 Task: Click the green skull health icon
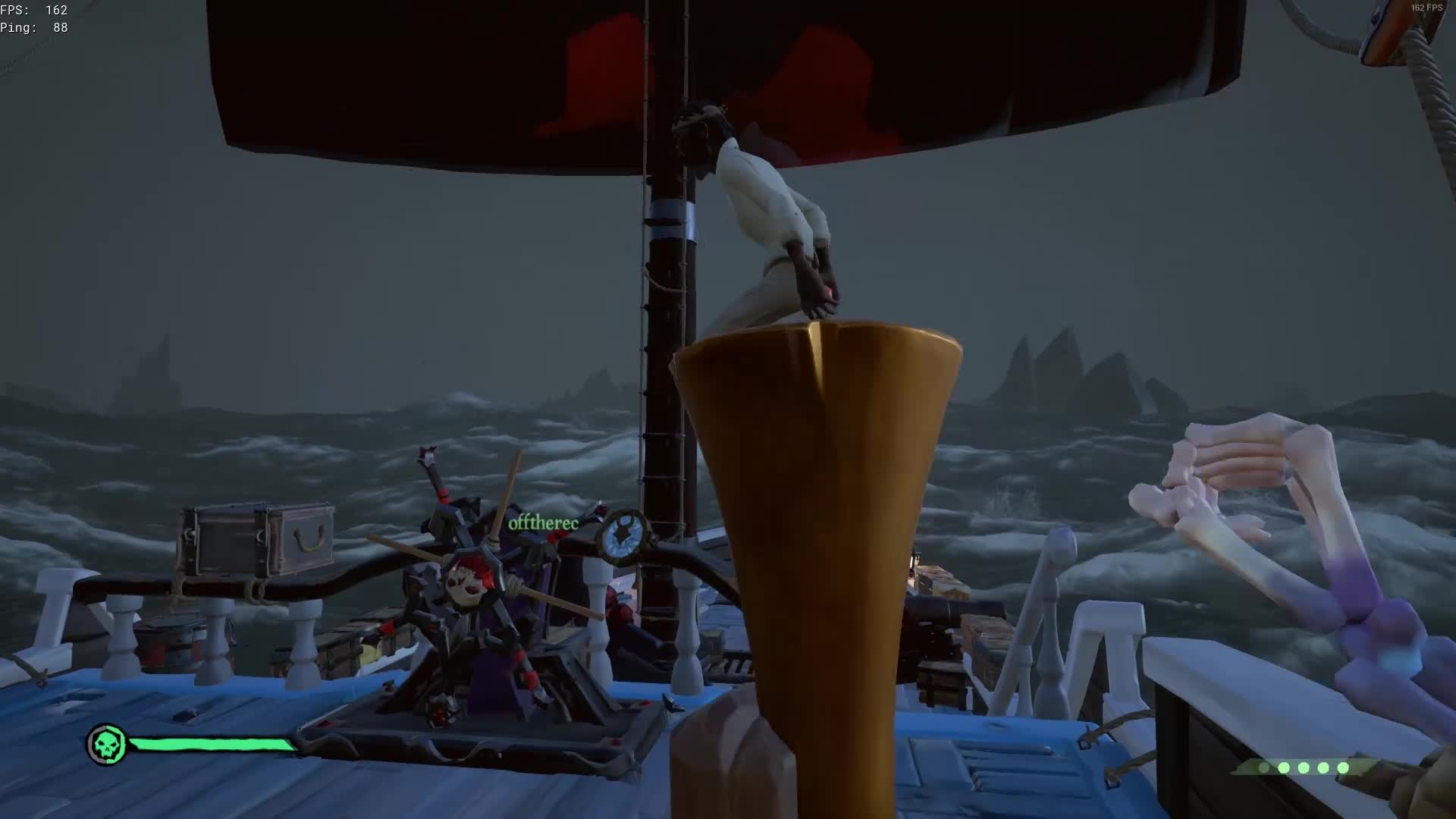pyautogui.click(x=107, y=745)
